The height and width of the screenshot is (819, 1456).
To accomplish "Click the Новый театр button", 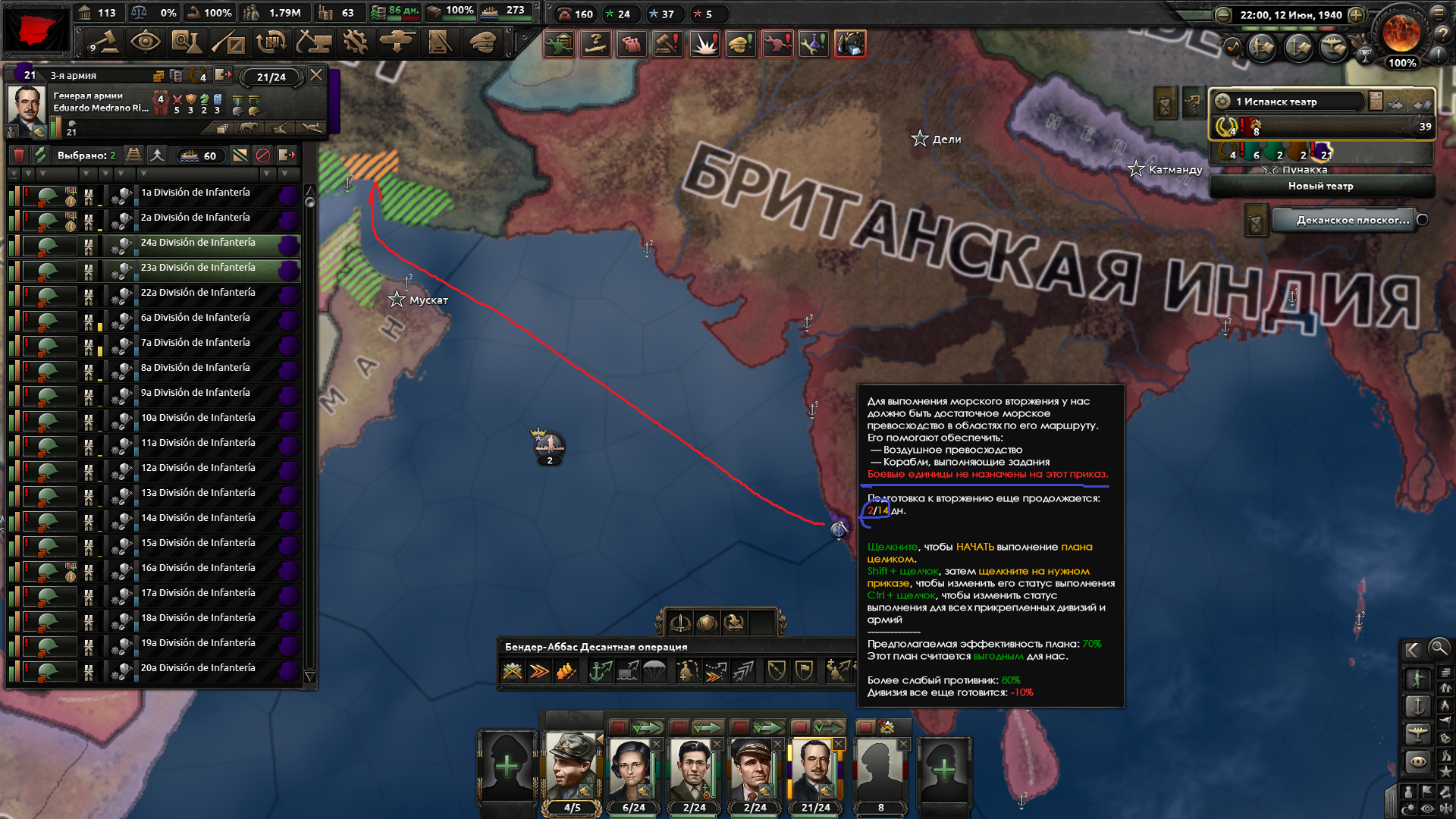I will (1319, 186).
